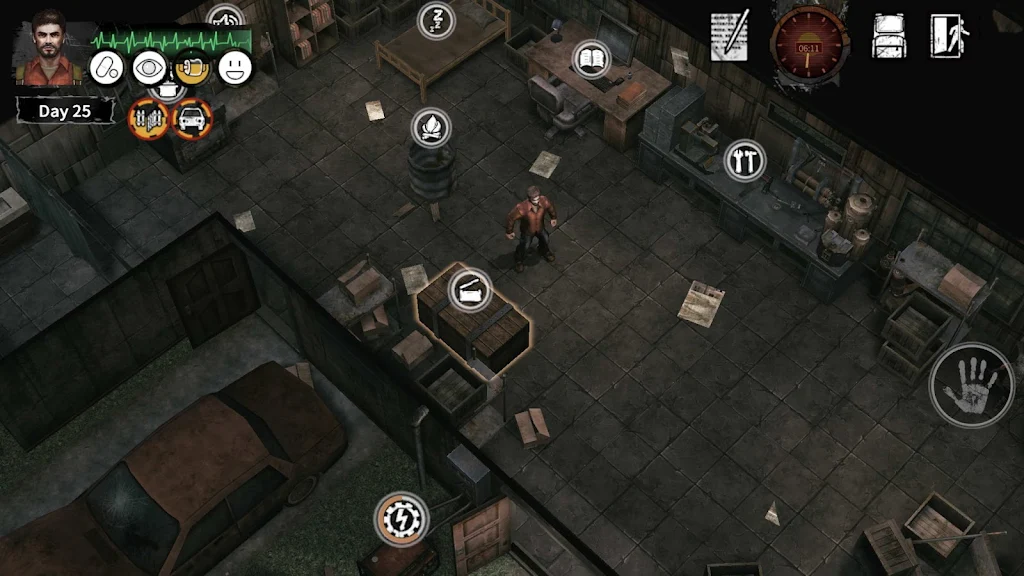Open the journal notes icon

(730, 38)
